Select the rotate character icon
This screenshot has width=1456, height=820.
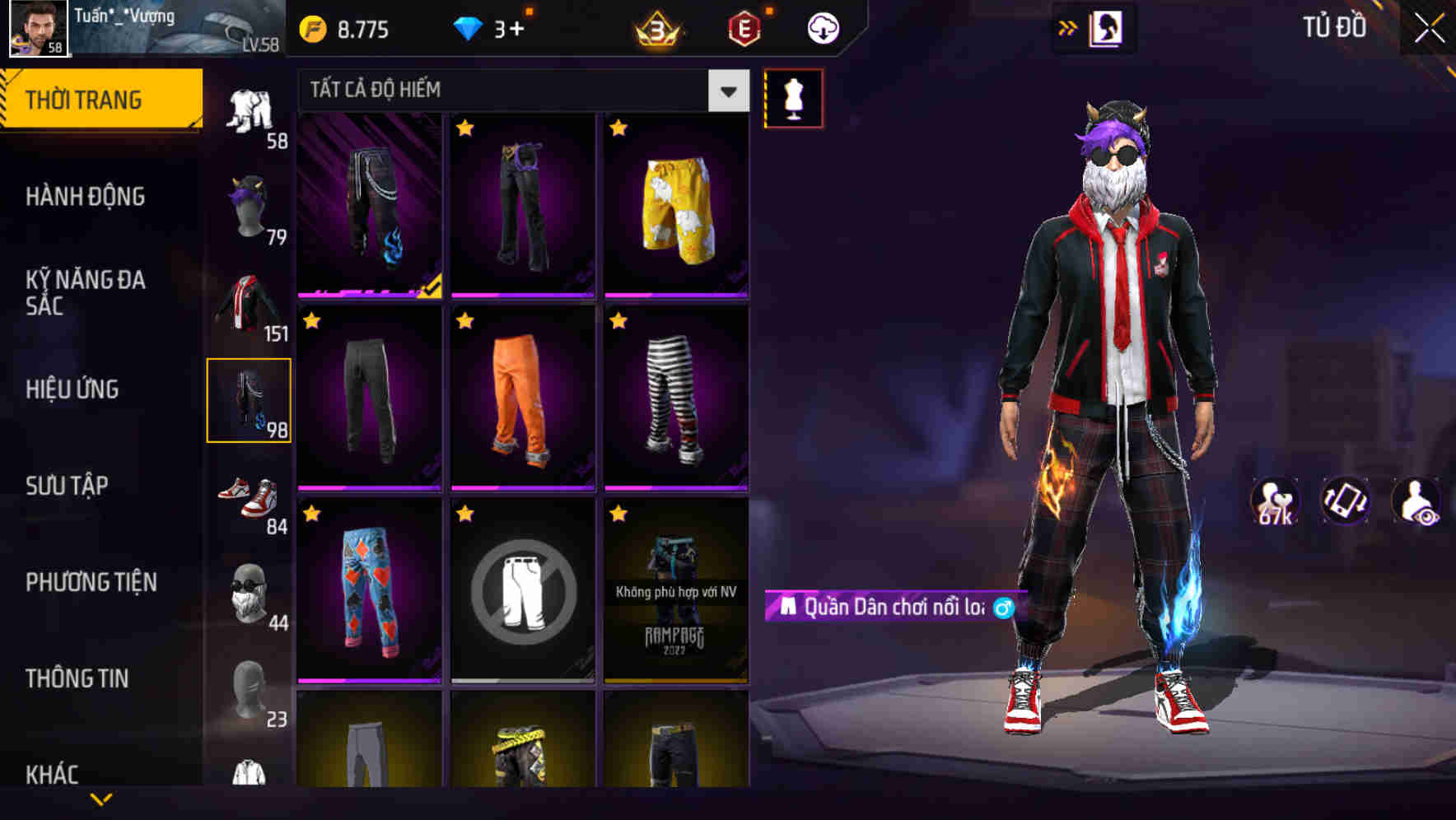click(x=1342, y=501)
